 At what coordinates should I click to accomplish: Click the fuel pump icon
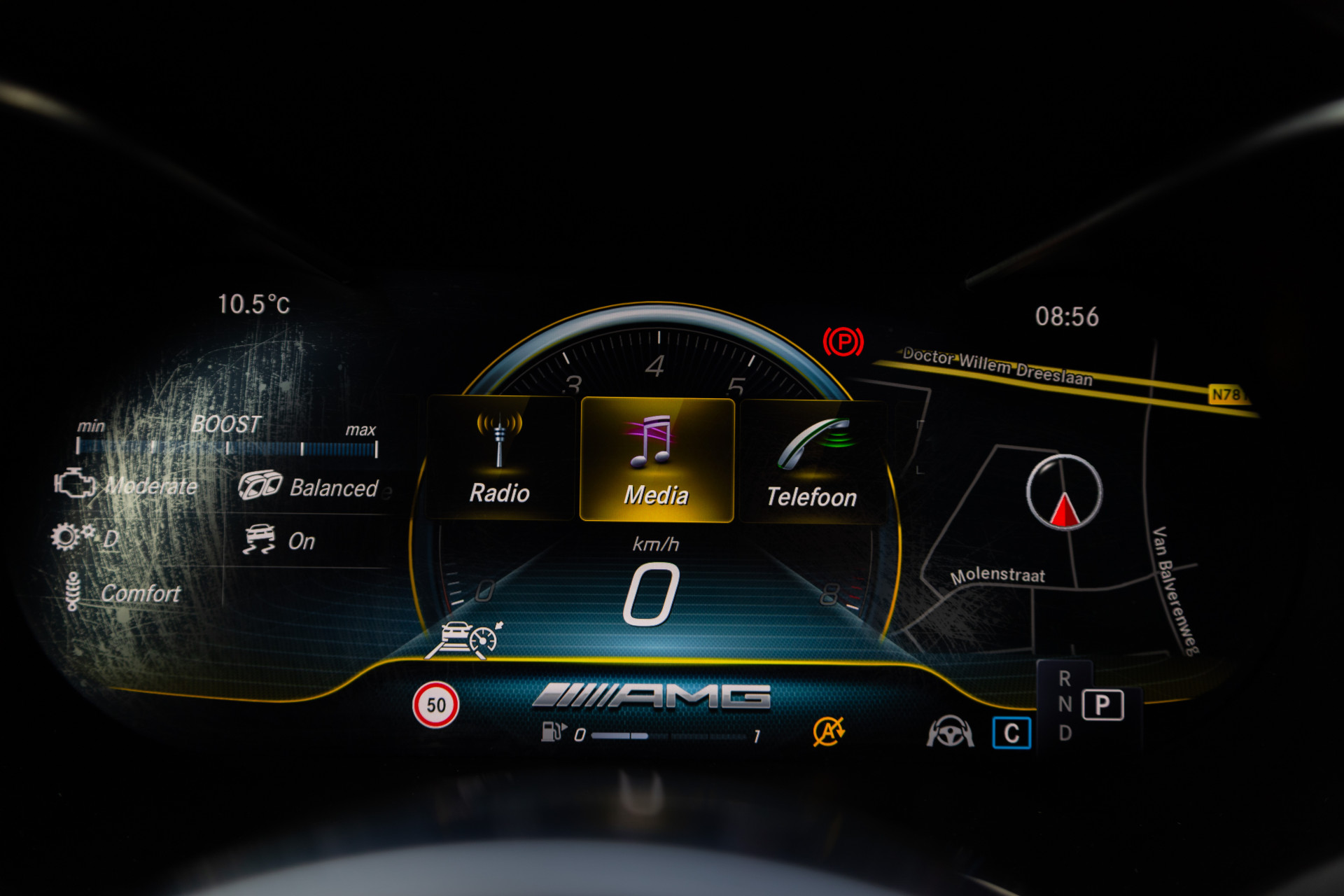[553, 731]
